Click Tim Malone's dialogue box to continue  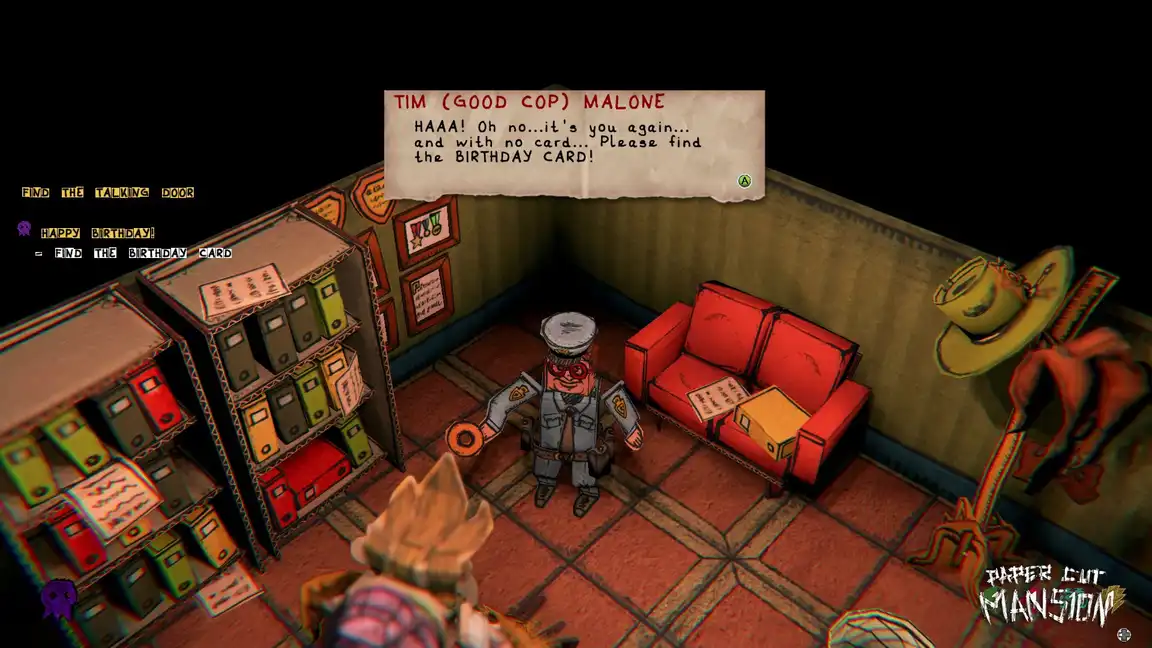tap(574, 145)
